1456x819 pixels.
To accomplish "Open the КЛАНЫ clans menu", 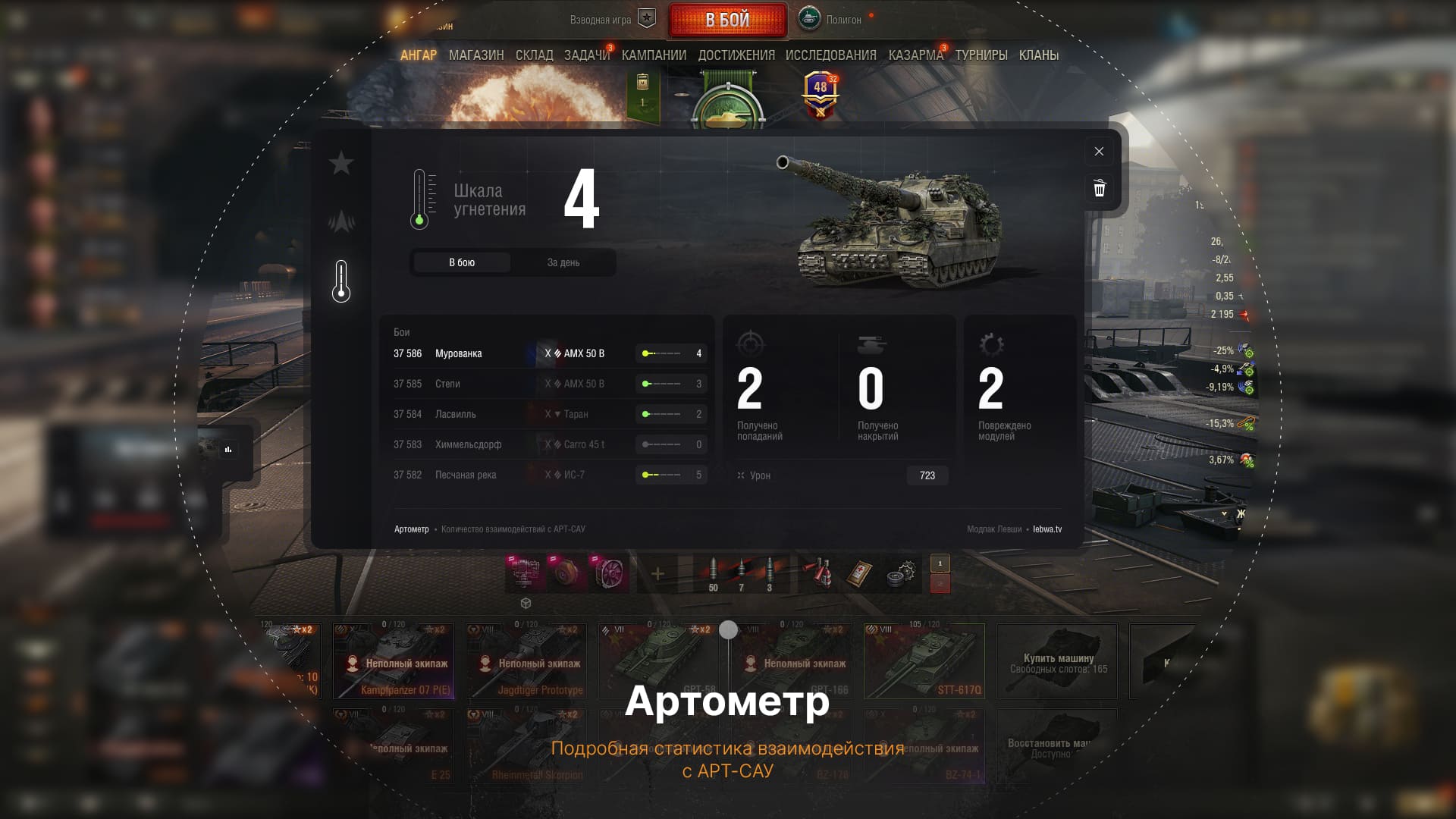I will (x=1038, y=55).
